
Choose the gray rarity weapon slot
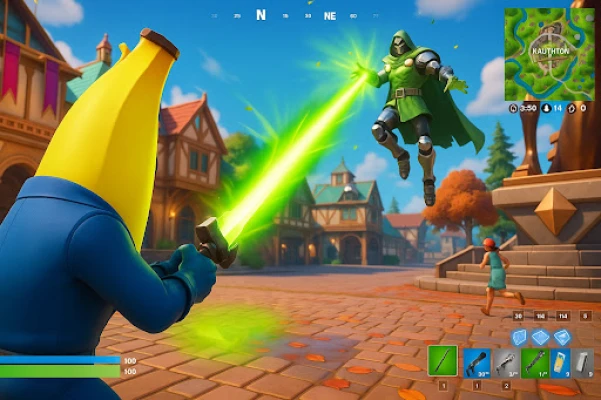coord(506,361)
